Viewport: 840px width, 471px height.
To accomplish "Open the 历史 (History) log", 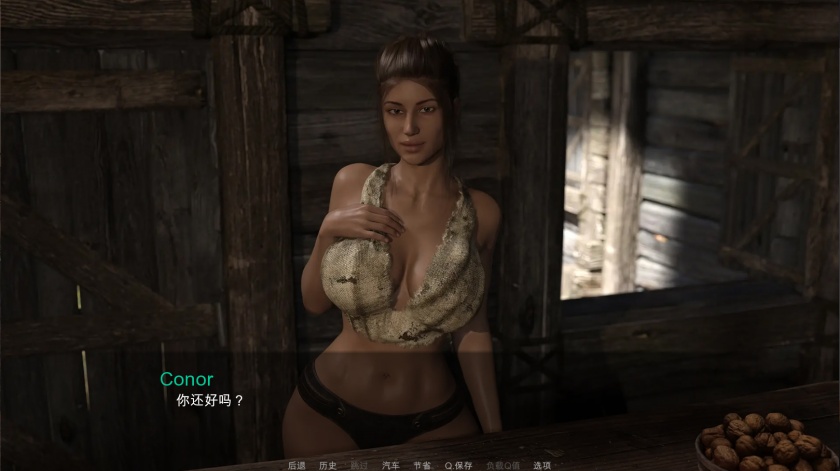I will coord(327,465).
